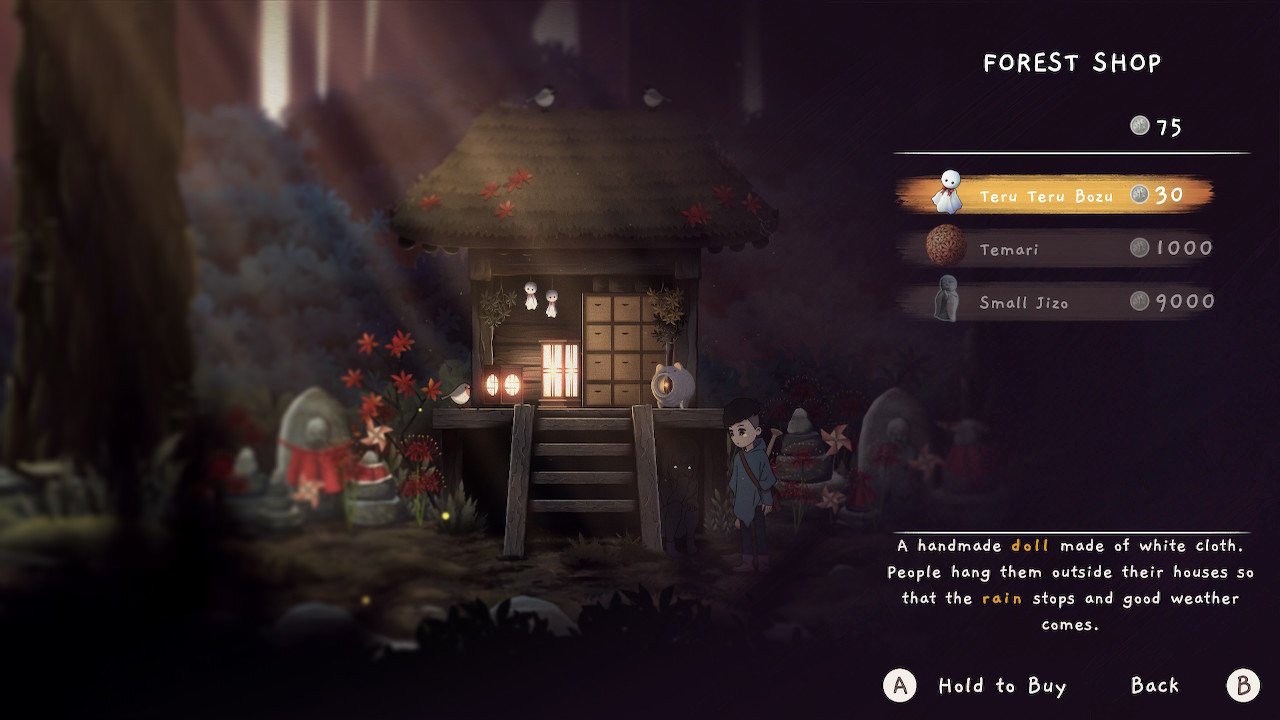Go Back from the Forest Shop
The width and height of the screenshot is (1280, 720).
(1155, 686)
